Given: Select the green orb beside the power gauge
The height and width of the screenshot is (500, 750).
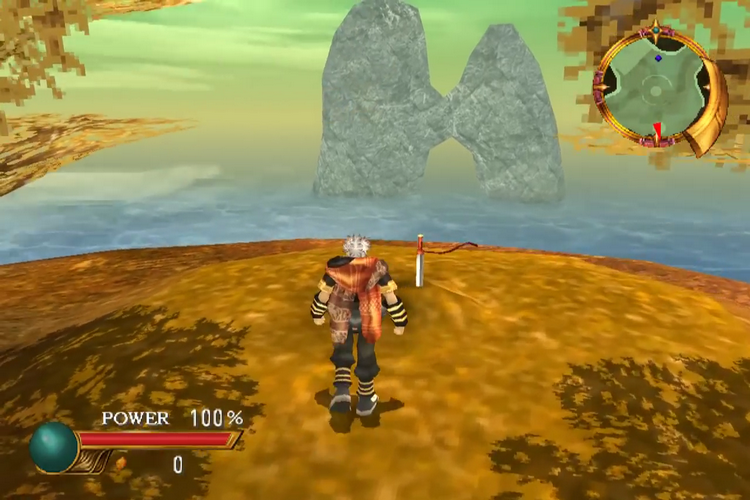Looking at the screenshot, I should 53,447.
